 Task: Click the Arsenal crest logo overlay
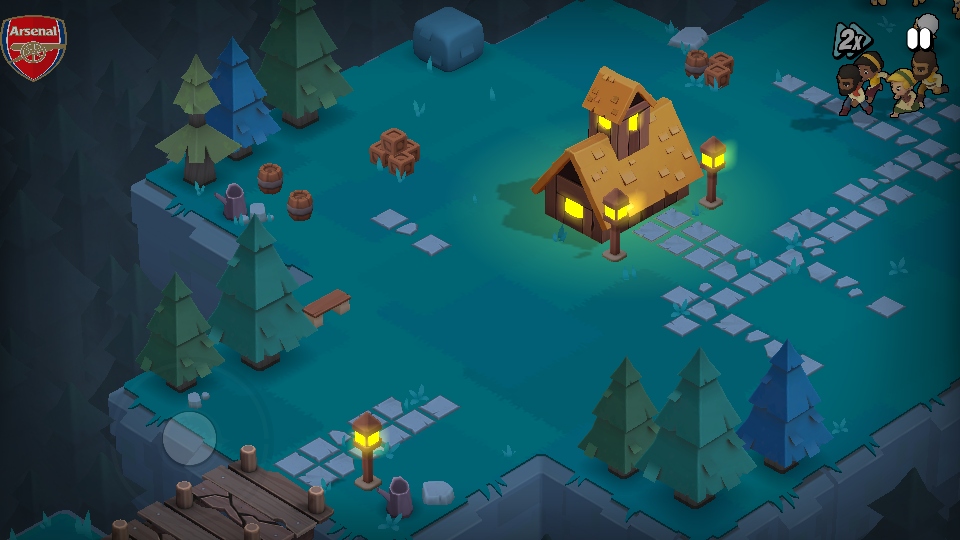(x=33, y=48)
